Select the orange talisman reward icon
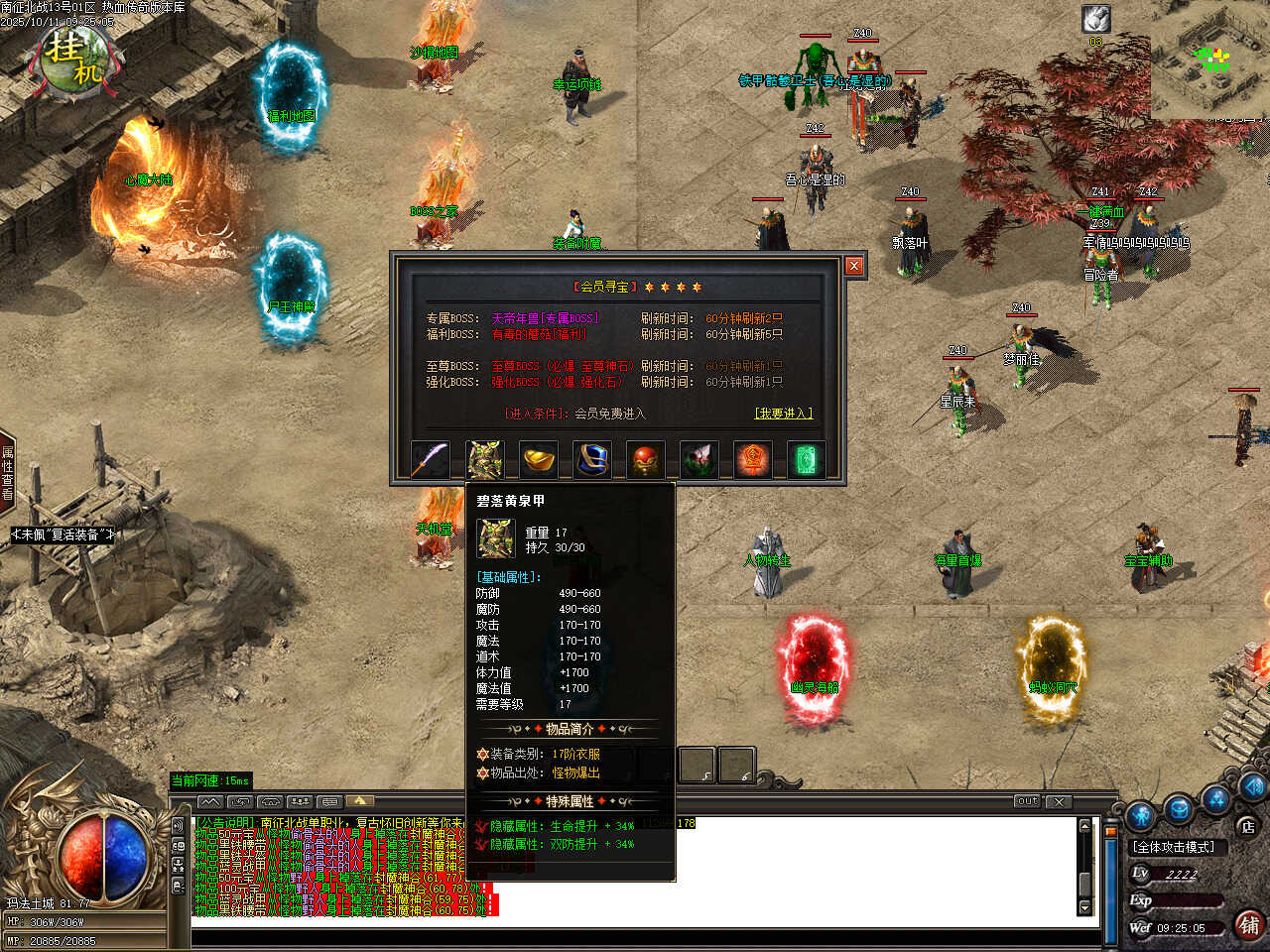Image resolution: width=1270 pixels, height=952 pixels. pos(752,460)
